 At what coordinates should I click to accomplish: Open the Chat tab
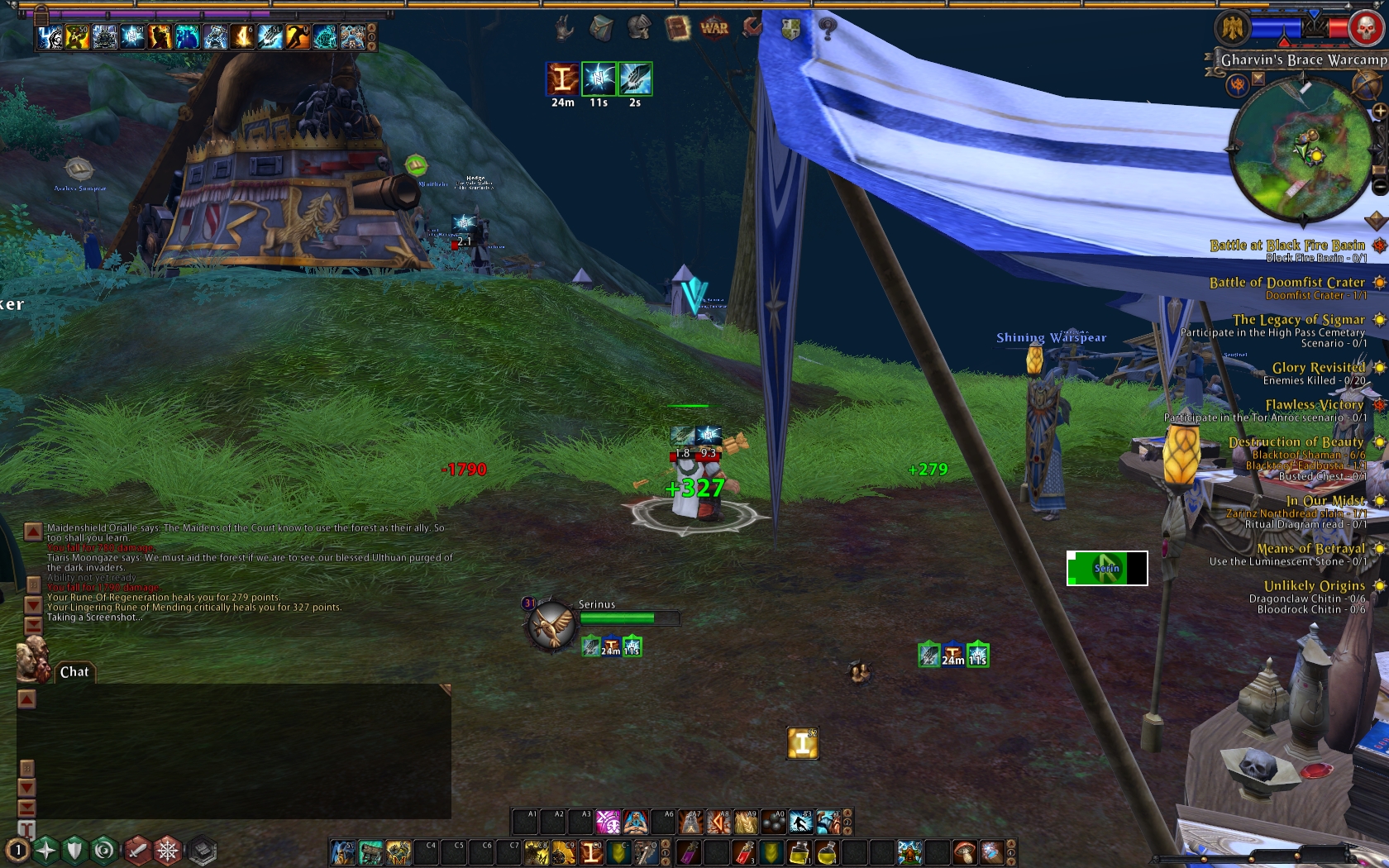[x=74, y=672]
